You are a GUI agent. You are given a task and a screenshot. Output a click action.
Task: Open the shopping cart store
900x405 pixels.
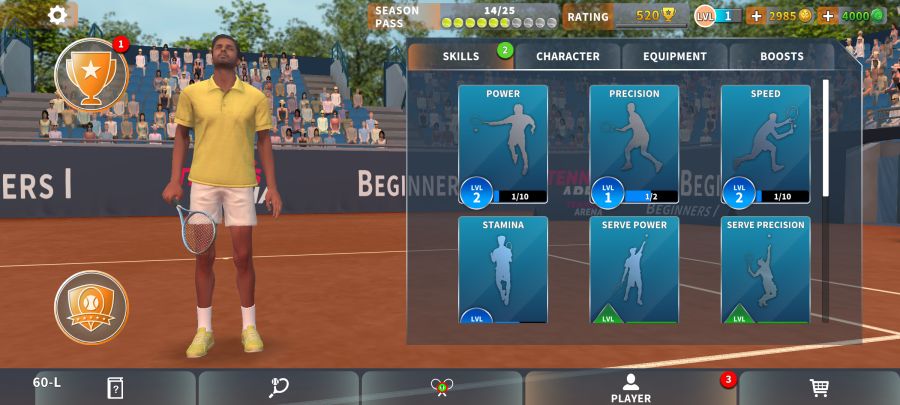(818, 388)
